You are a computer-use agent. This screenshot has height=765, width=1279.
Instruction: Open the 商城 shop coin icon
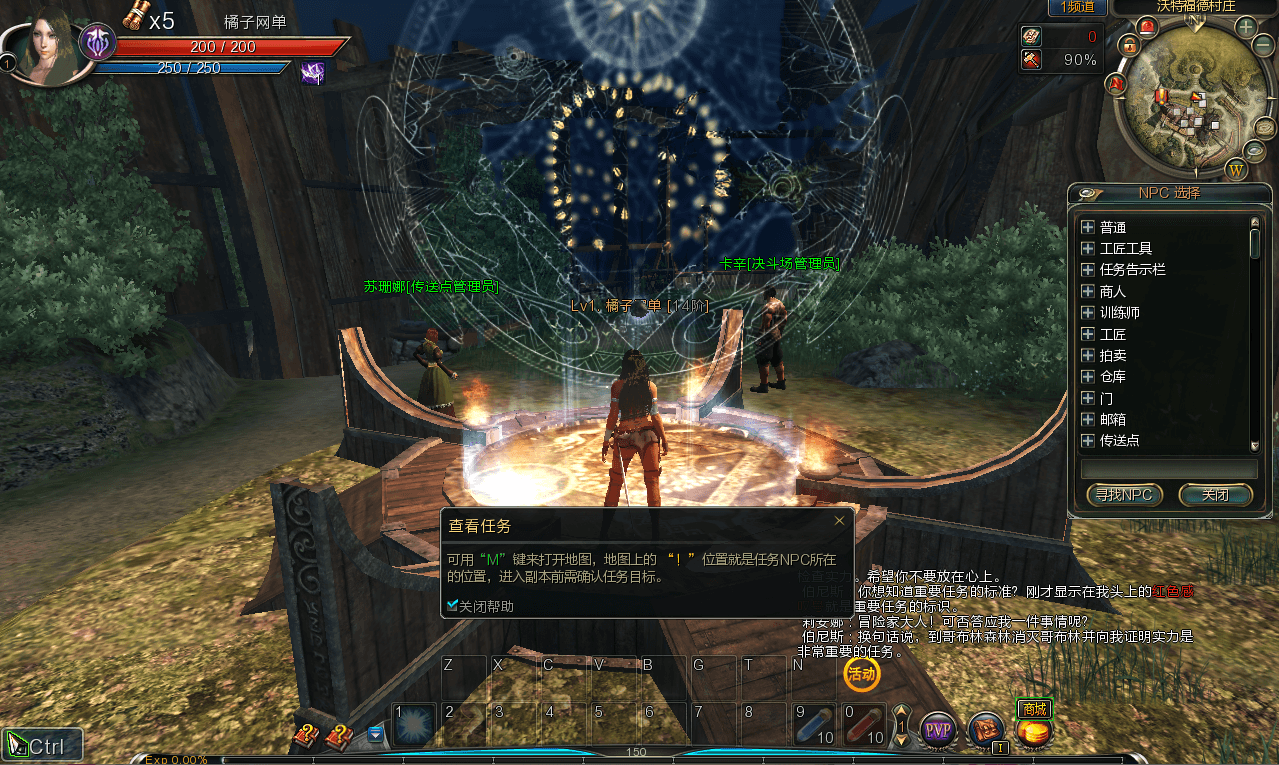tap(1034, 732)
